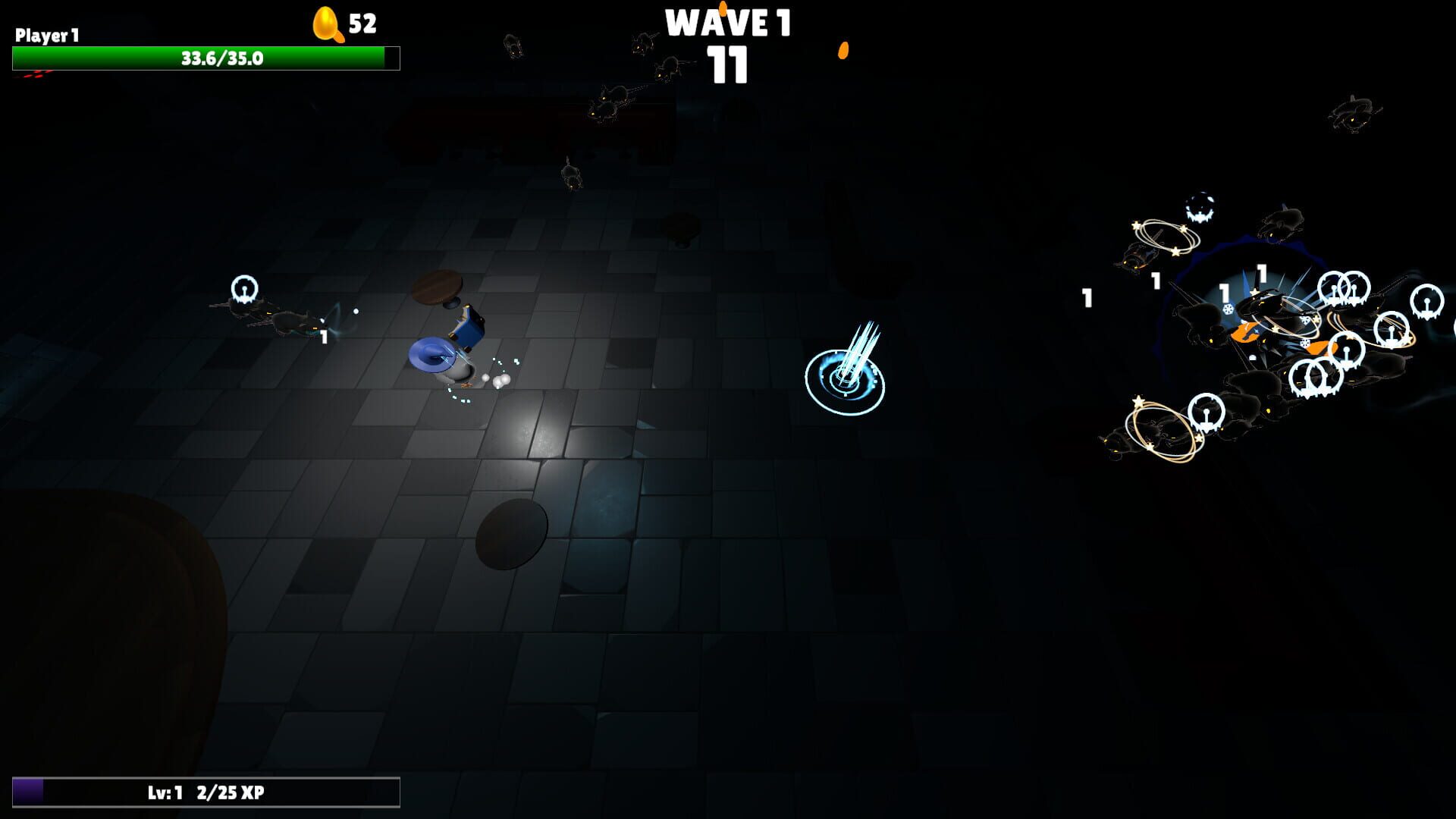
Task: Click the golden egg currency icon
Action: 326,24
